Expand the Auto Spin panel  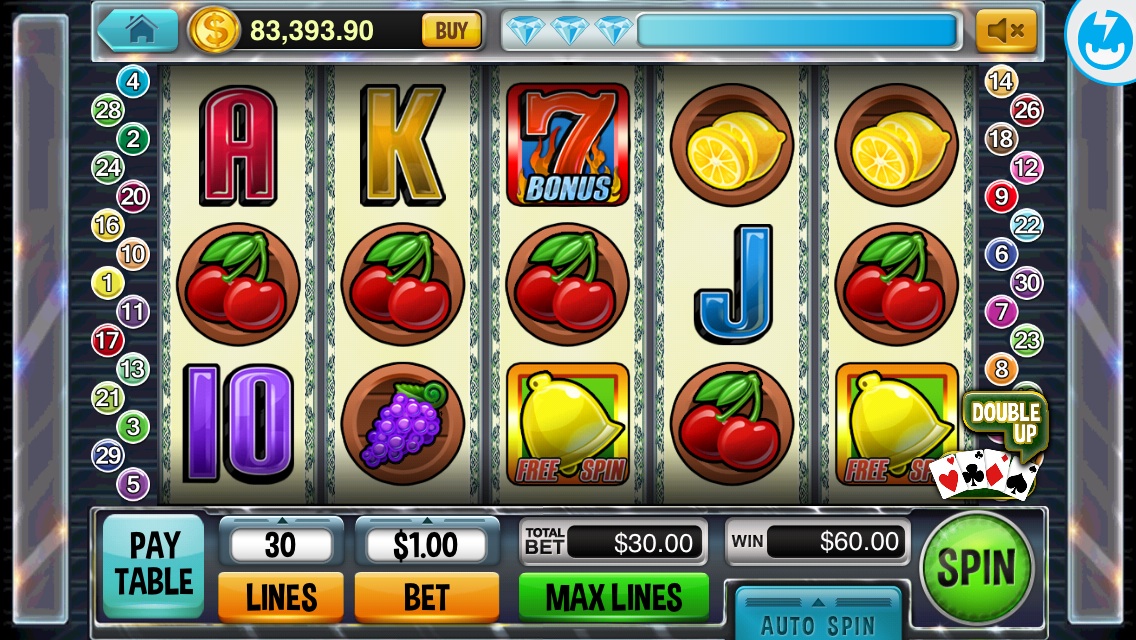point(818,613)
